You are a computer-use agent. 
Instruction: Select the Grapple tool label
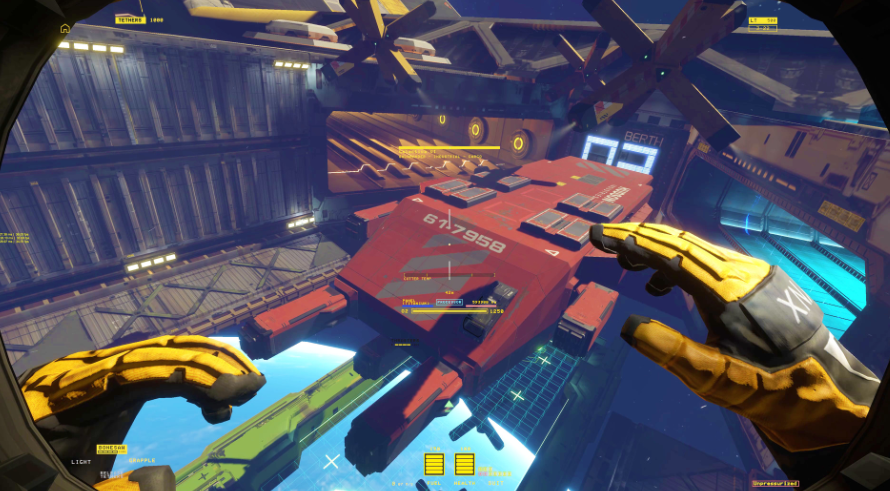(141, 461)
